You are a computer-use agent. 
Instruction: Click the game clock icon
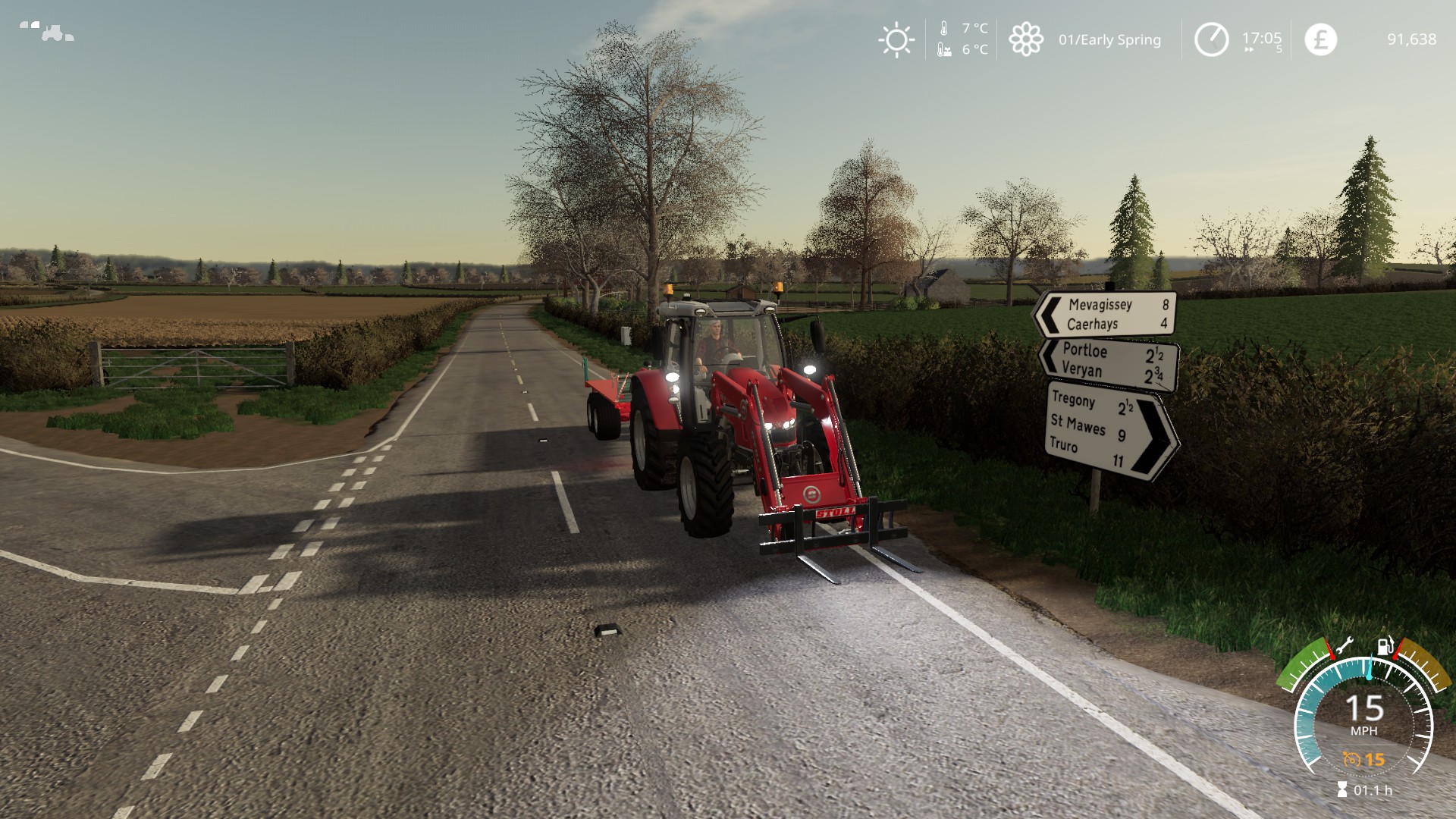(1211, 39)
